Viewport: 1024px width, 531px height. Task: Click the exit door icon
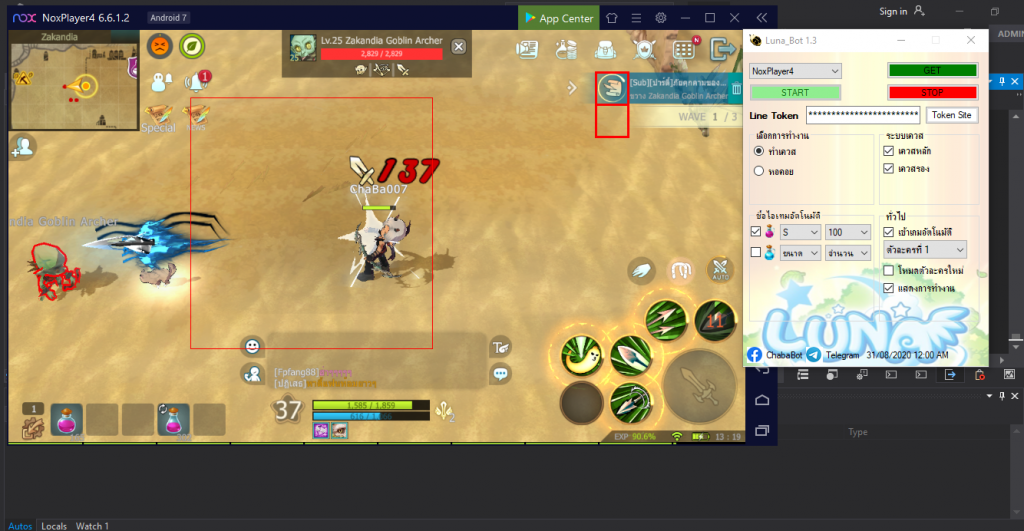click(721, 49)
